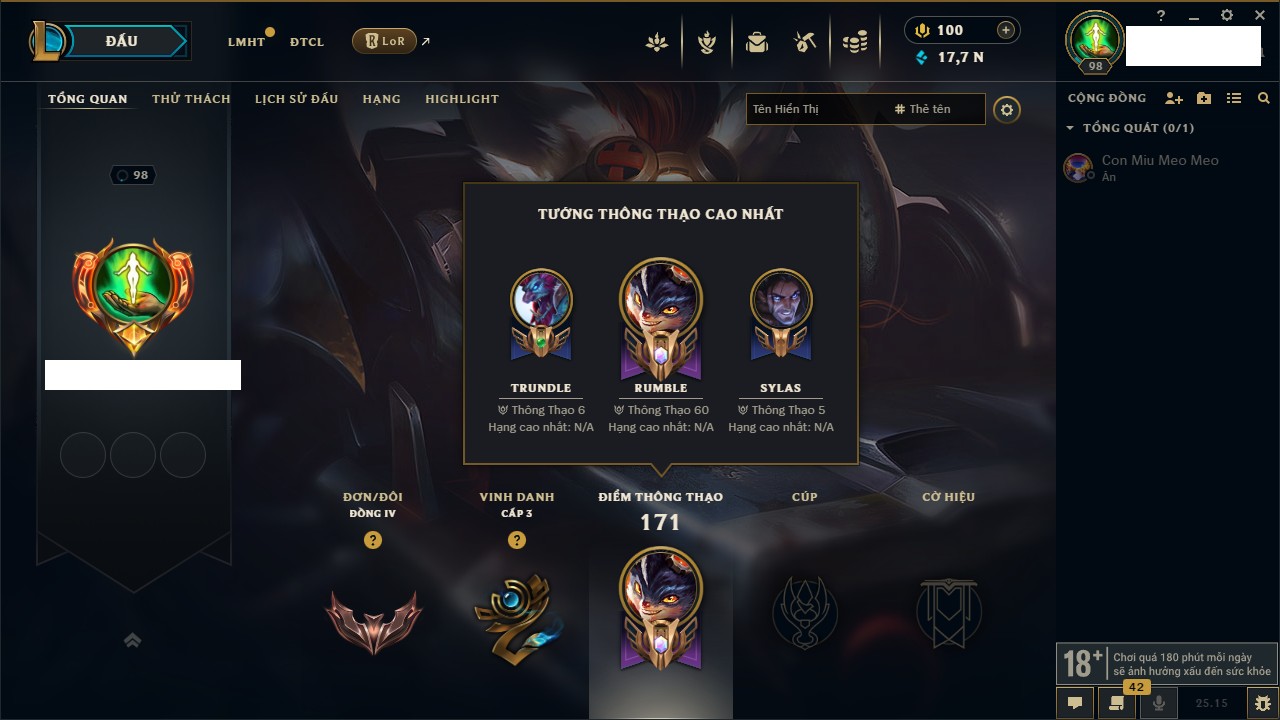Close the game client window
Screen dimensions: 1280x720
coord(1260,15)
